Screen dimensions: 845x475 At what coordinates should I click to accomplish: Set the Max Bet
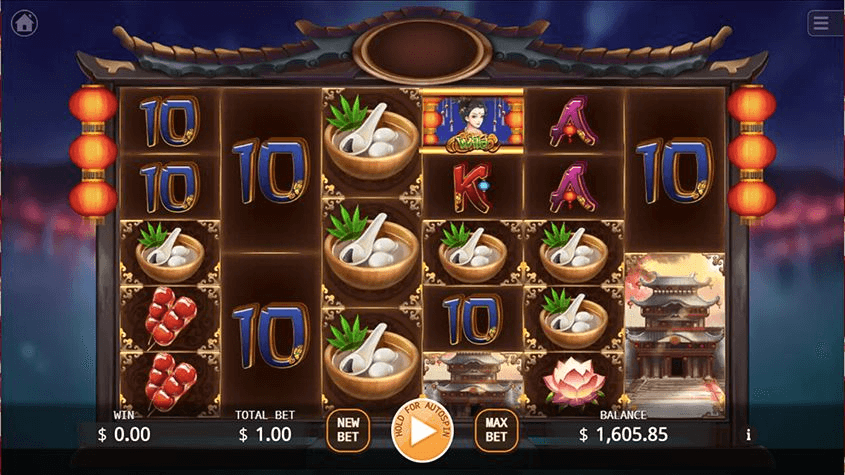[x=496, y=431]
